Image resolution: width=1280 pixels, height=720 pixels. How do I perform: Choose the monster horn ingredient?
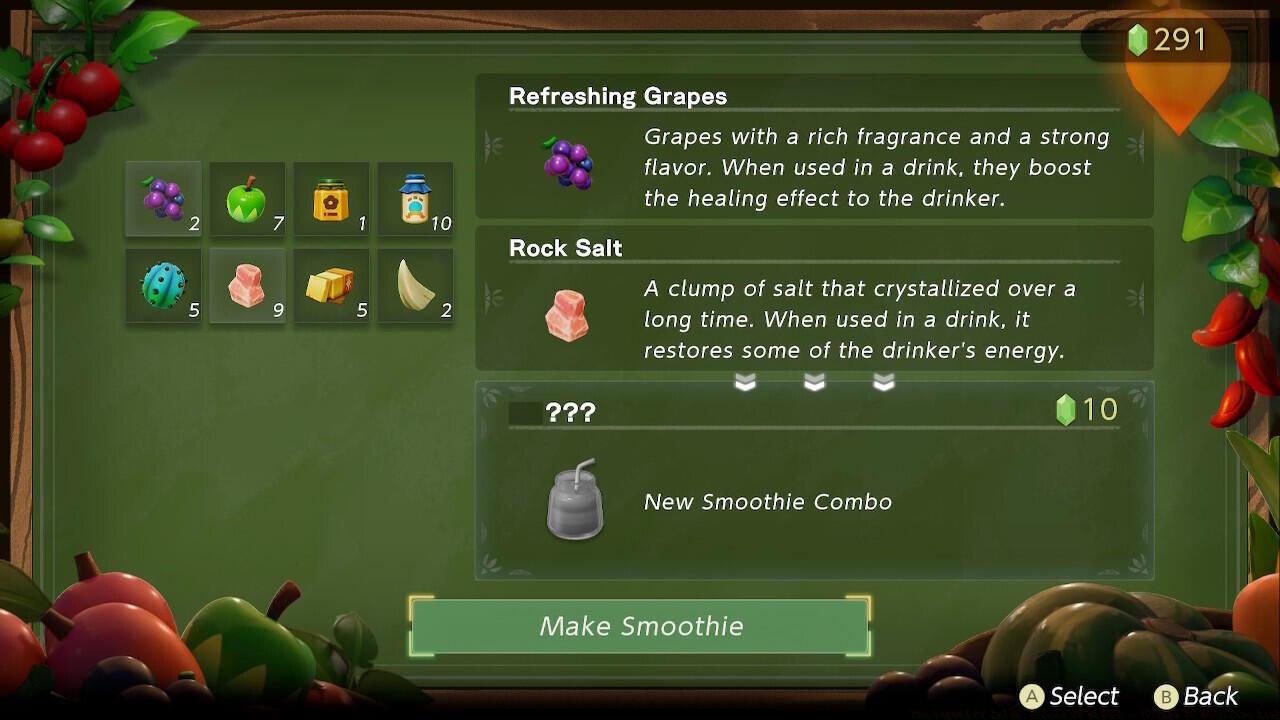(415, 287)
